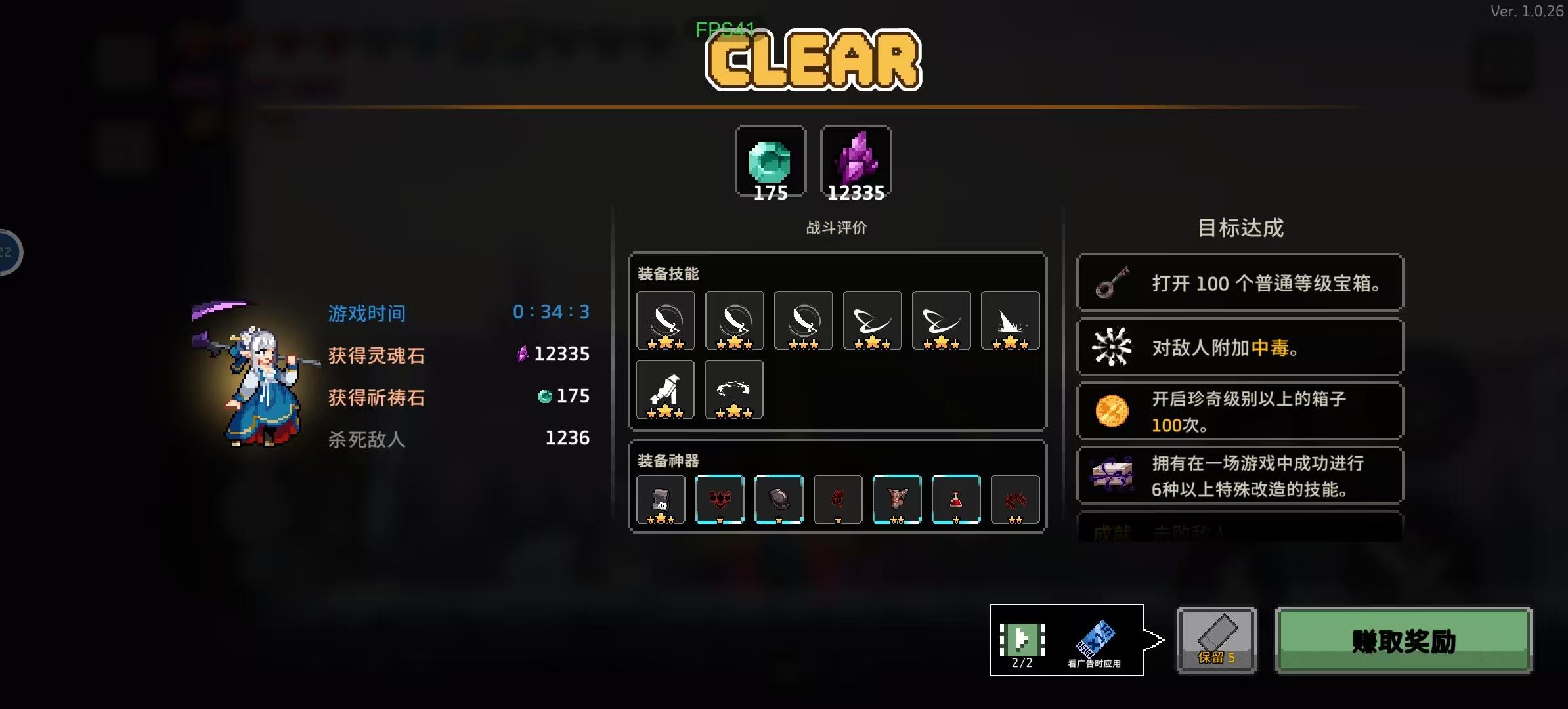This screenshot has height=709, width=1568.
Task: Toggle the armor torso artifact slot
Action: tap(898, 500)
